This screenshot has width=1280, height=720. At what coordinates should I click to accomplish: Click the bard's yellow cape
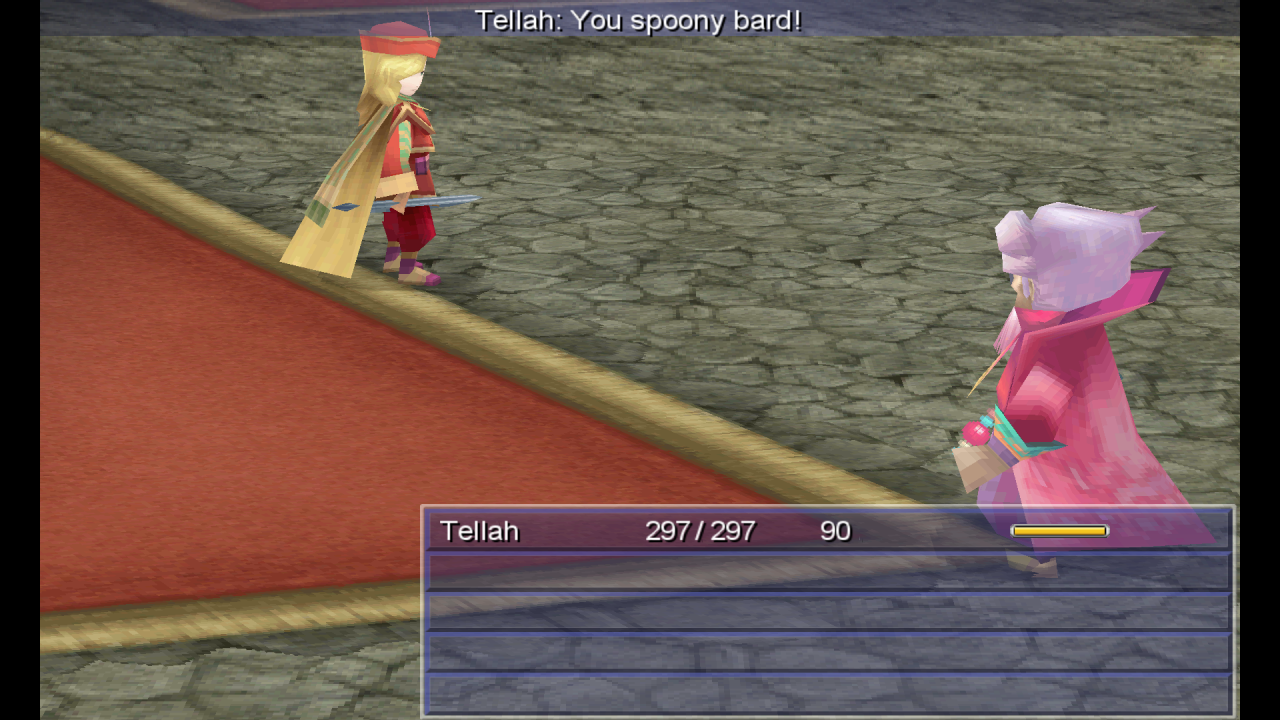330,200
